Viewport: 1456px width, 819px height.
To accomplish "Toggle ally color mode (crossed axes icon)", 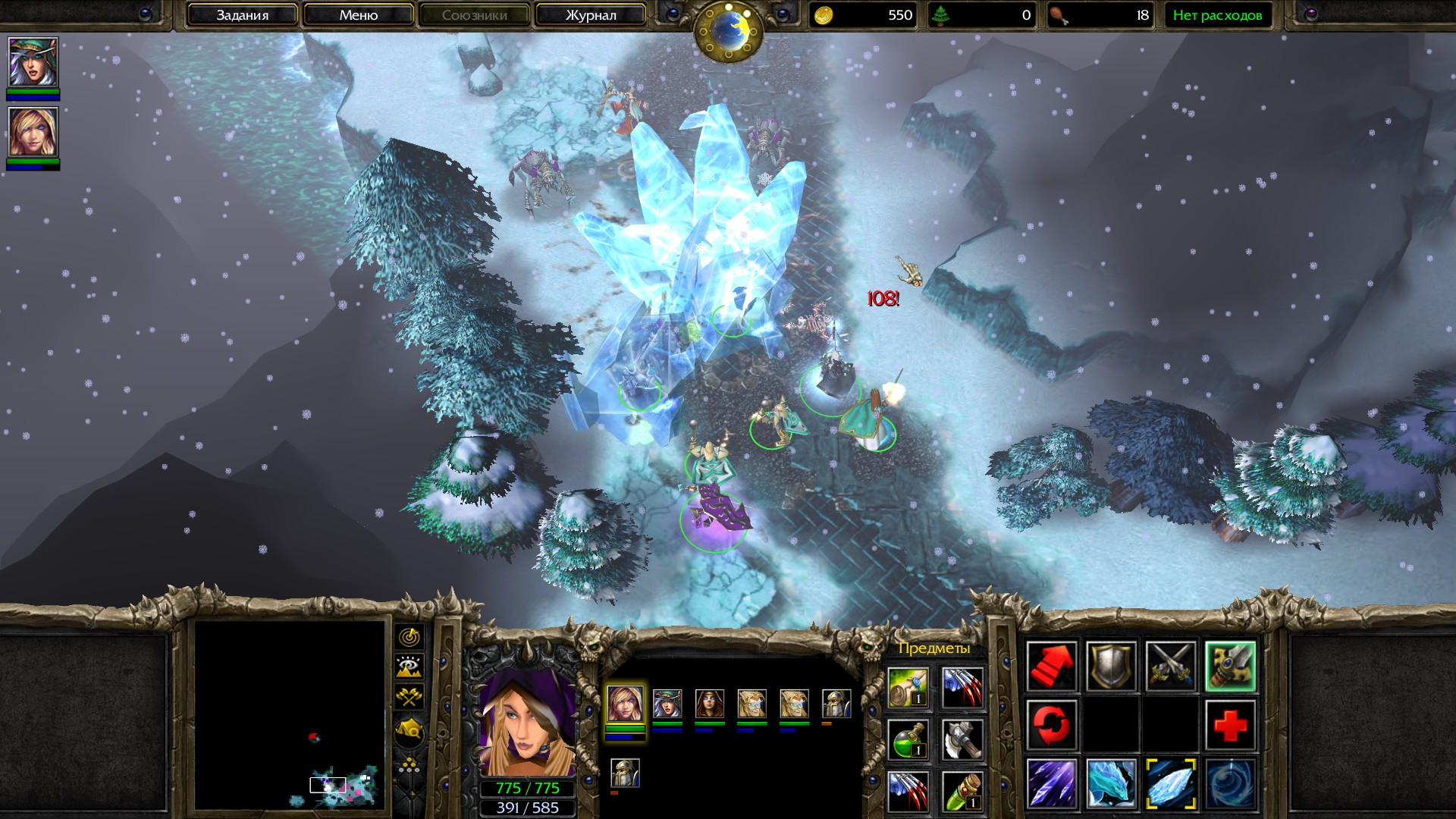I will [409, 698].
